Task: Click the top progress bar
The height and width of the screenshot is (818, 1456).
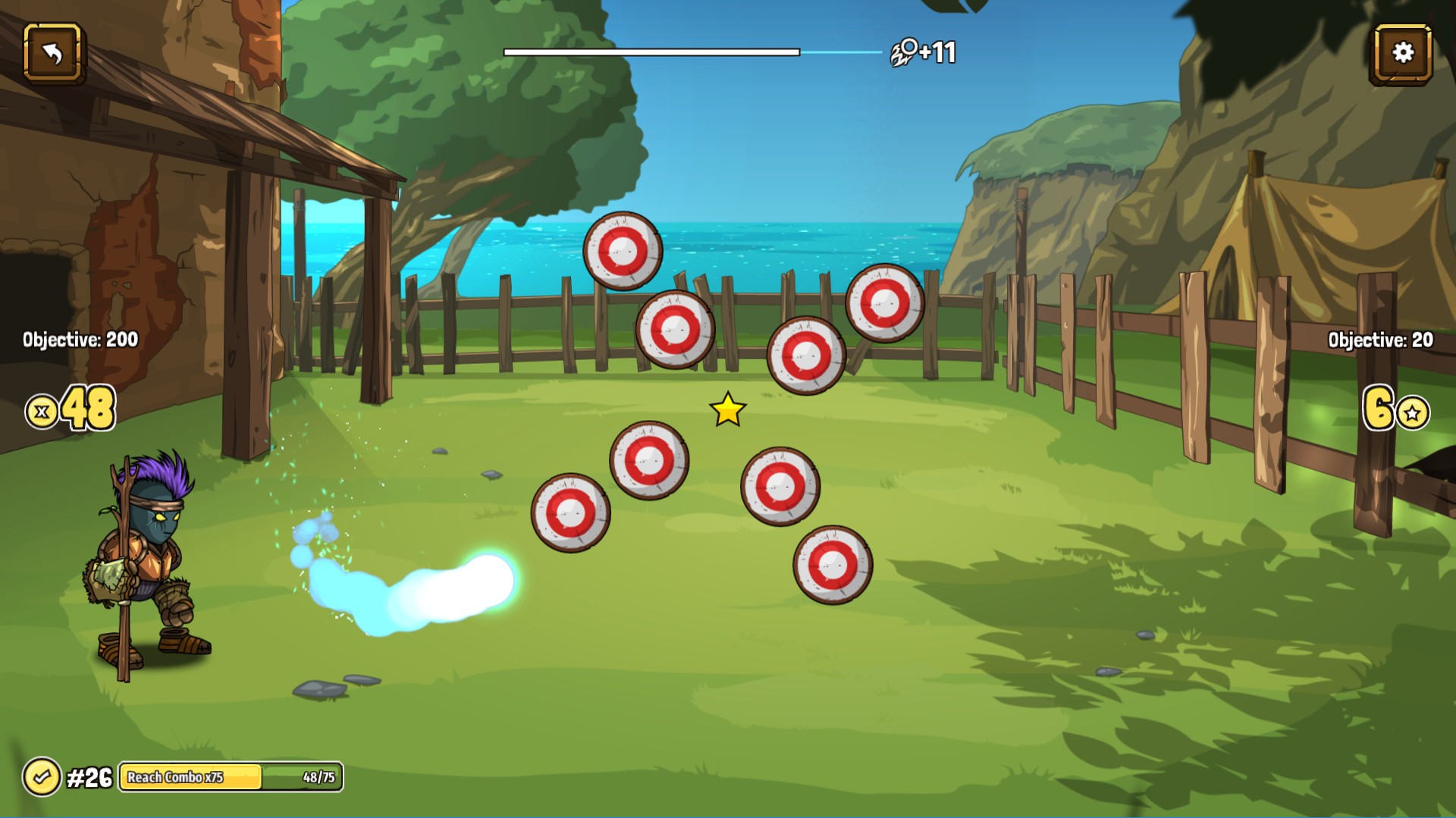Action: coord(651,52)
